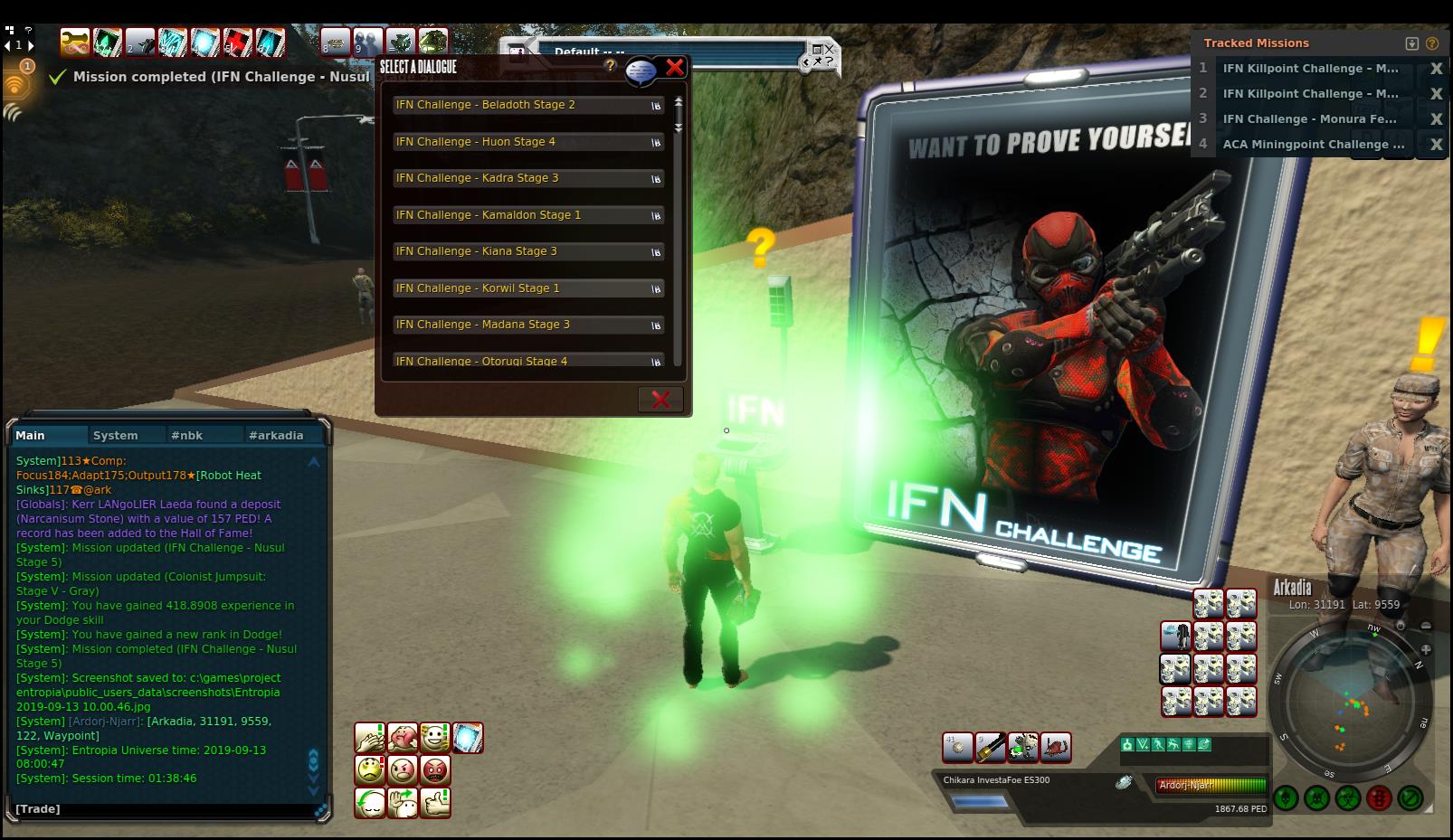
Task: Use the angry red face emote
Action: [x=435, y=770]
